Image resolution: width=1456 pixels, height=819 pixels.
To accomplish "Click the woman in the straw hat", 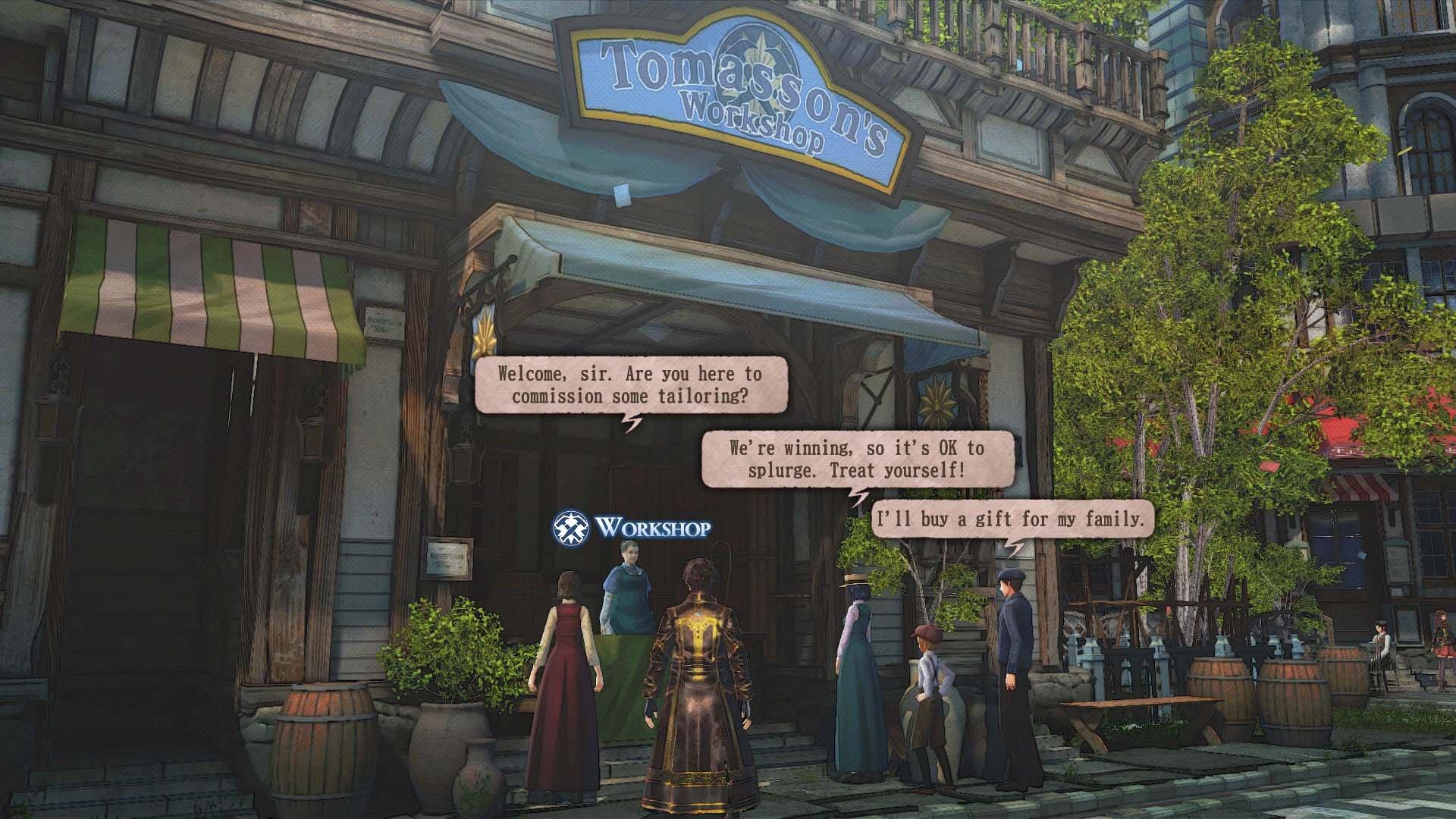I will [855, 667].
